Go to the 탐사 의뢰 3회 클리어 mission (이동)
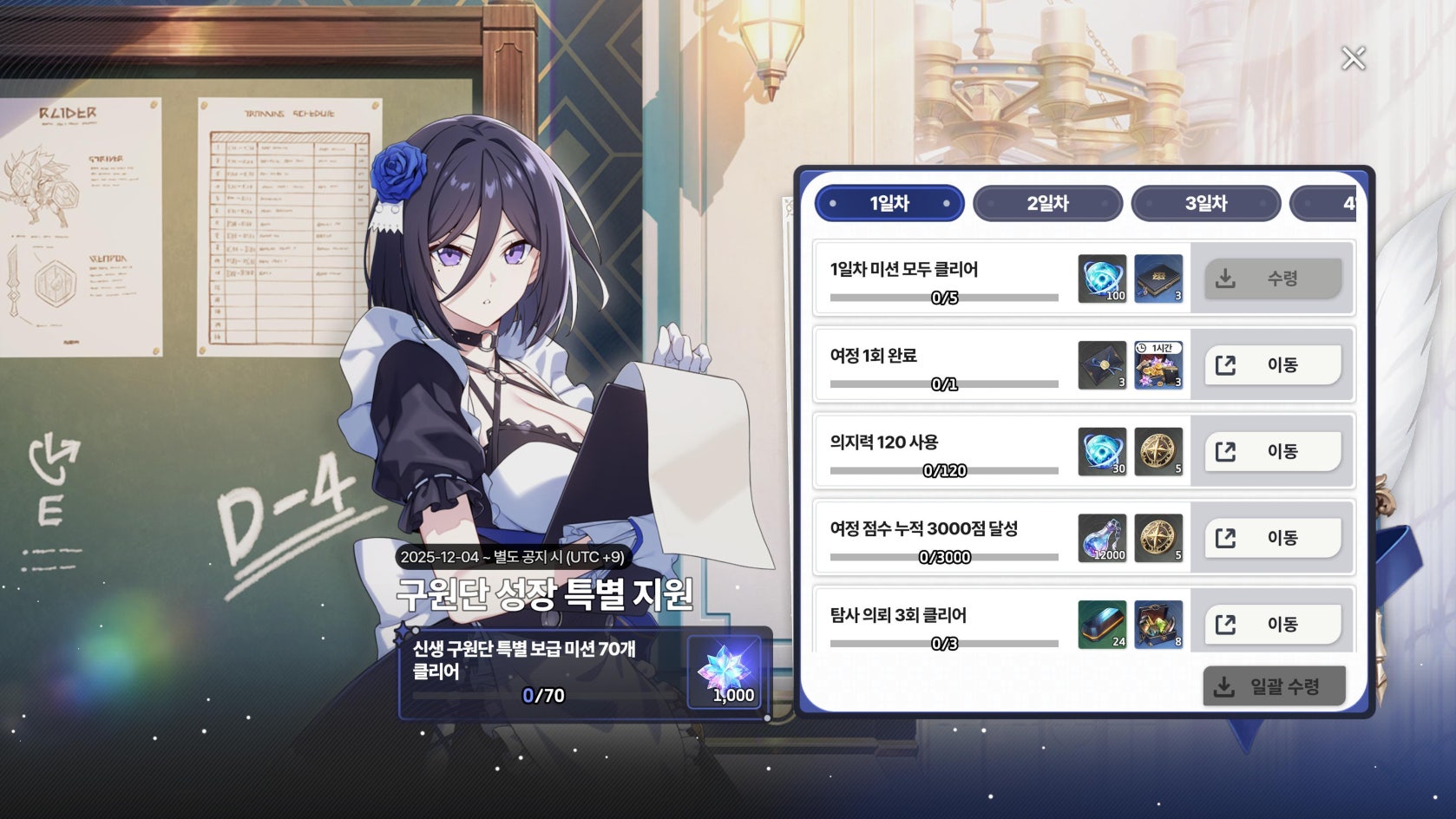Viewport: 1456px width, 819px height. 1272,624
